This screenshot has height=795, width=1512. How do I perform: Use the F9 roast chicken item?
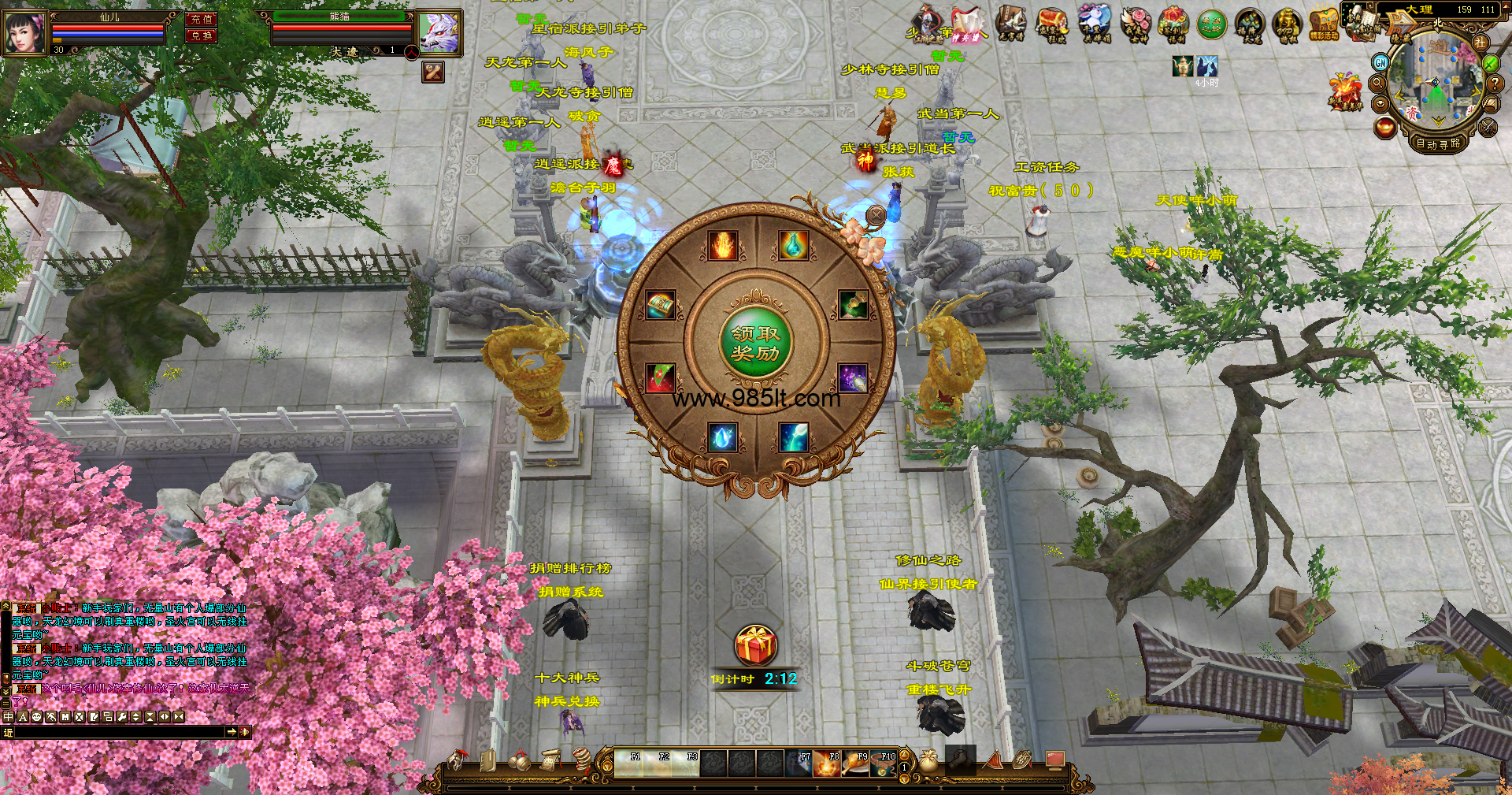[856, 763]
